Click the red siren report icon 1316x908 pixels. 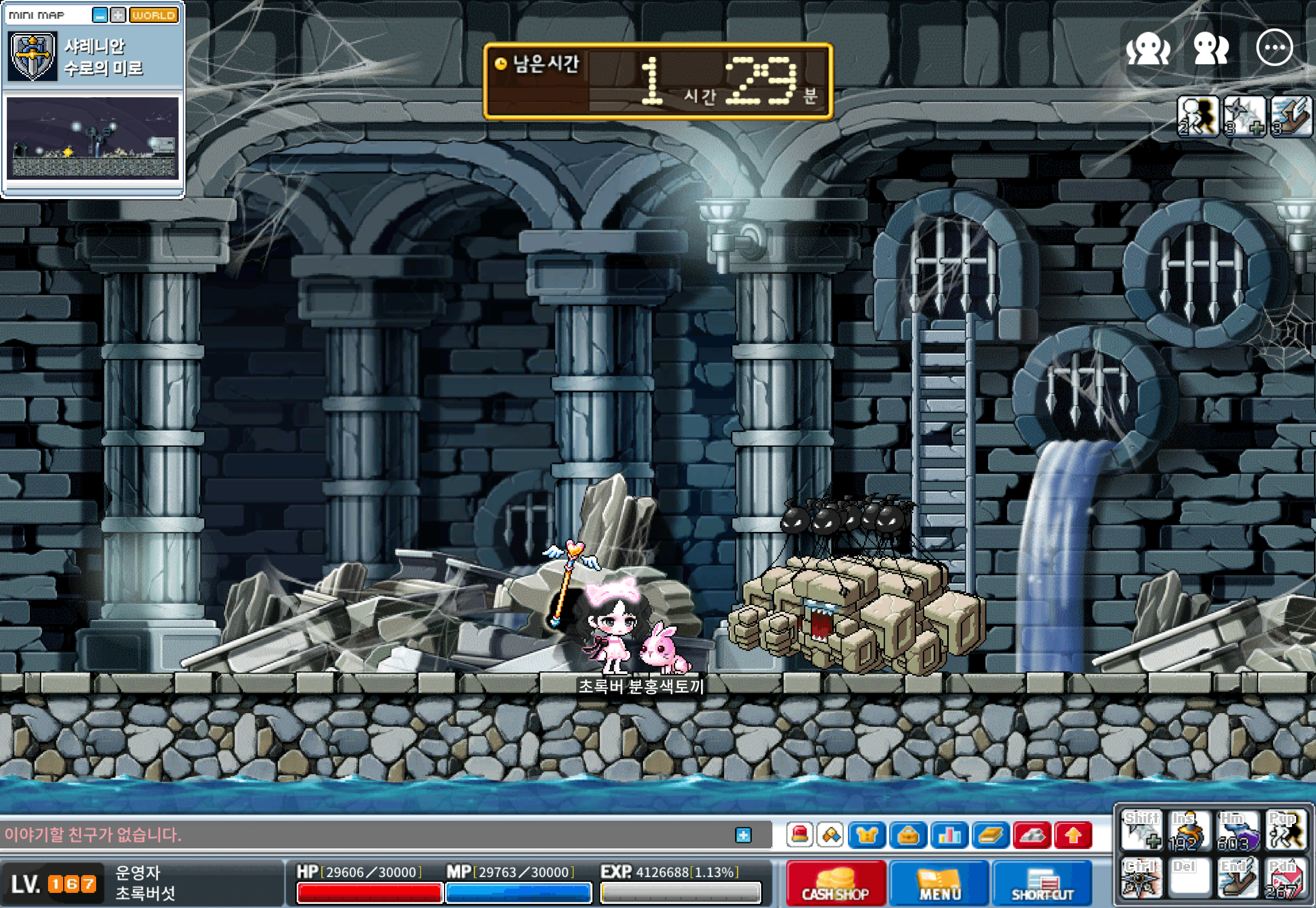click(800, 835)
